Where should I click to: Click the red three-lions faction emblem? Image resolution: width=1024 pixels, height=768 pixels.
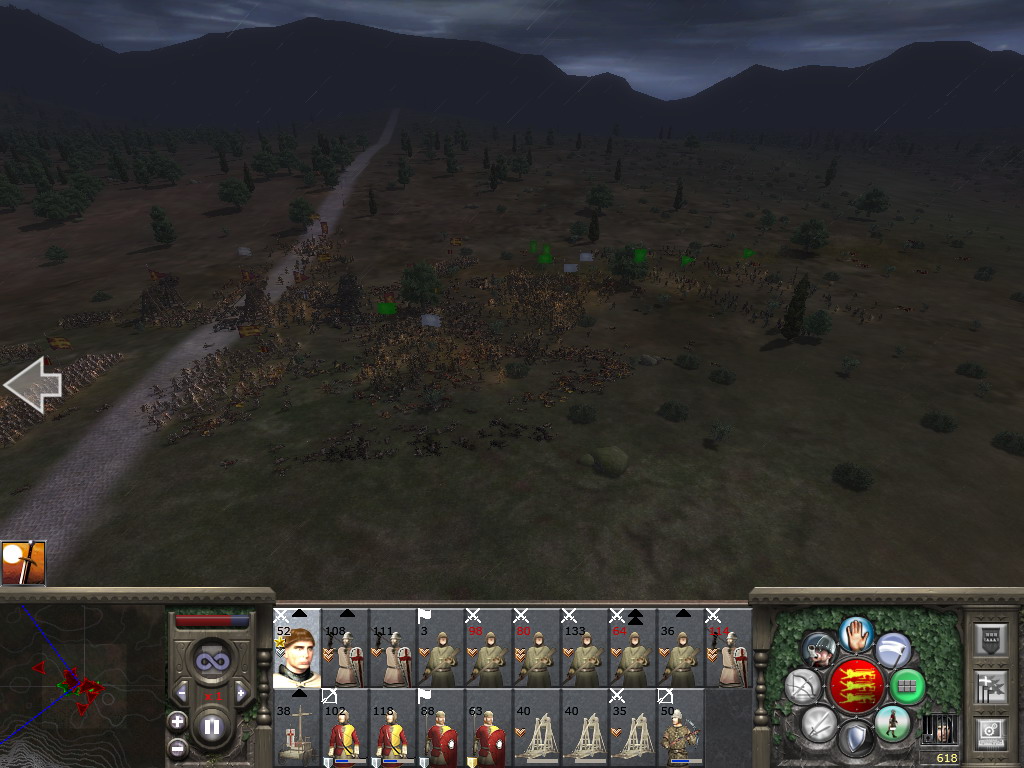click(856, 685)
